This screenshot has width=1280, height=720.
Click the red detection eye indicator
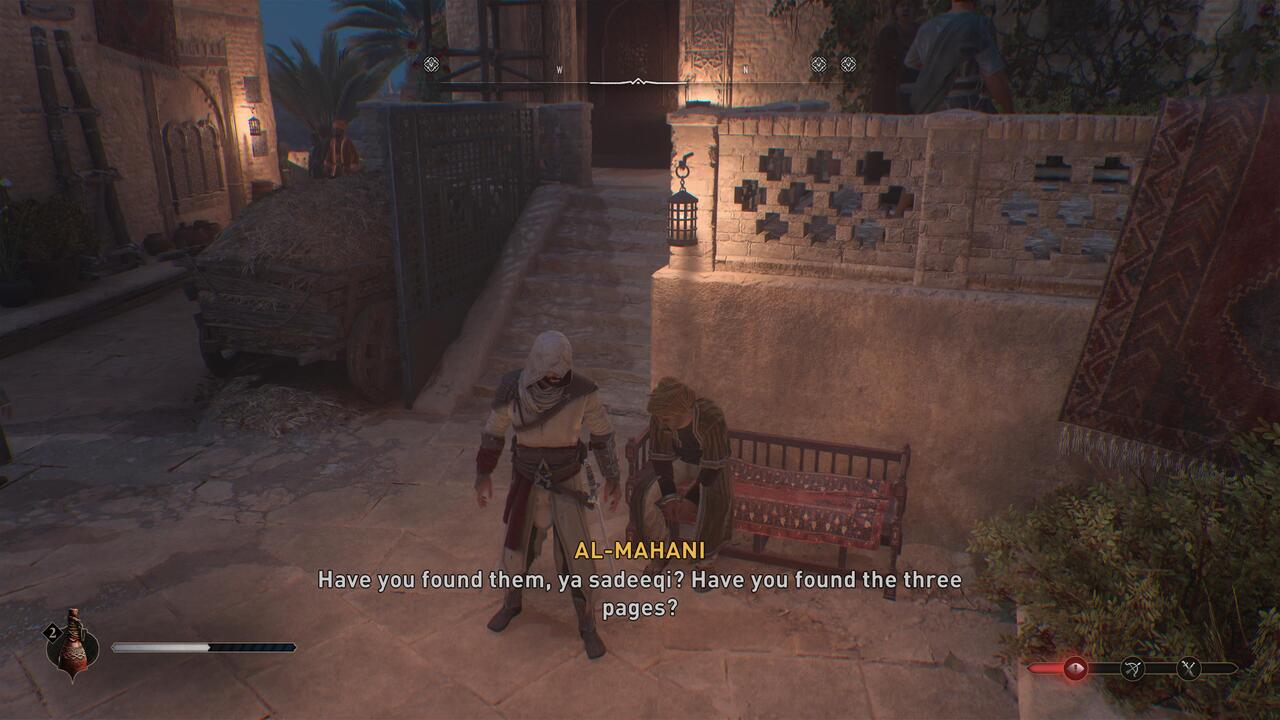click(x=1075, y=669)
